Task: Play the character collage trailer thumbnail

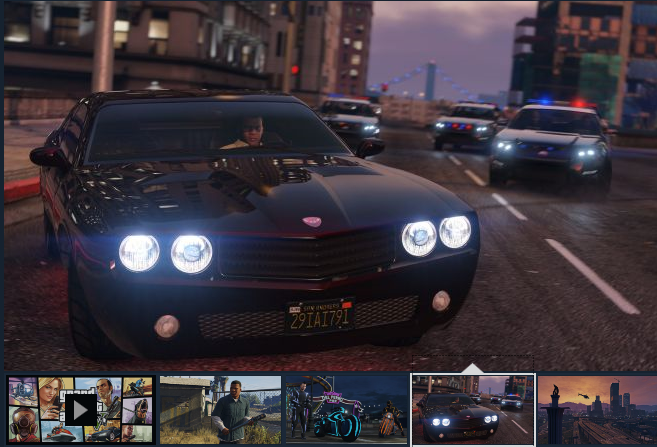Action: [81, 409]
